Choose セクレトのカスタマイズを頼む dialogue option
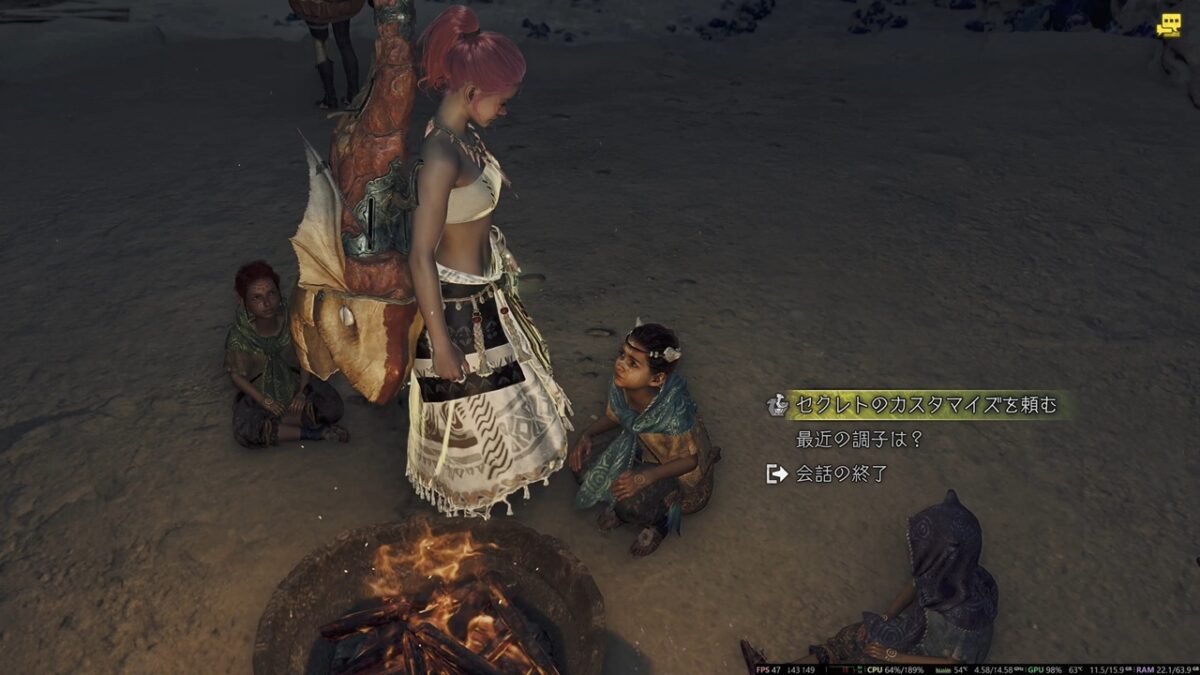Viewport: 1200px width, 675px height. [x=925, y=405]
